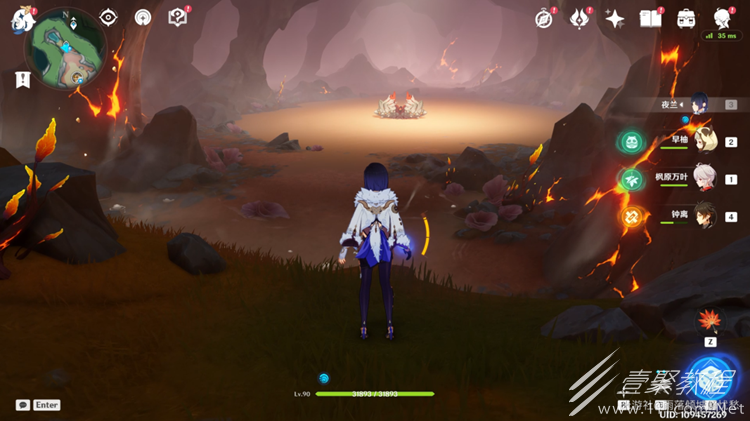The width and height of the screenshot is (750, 421).
Task: Use the red maple leaf gadget
Action: pos(711,320)
